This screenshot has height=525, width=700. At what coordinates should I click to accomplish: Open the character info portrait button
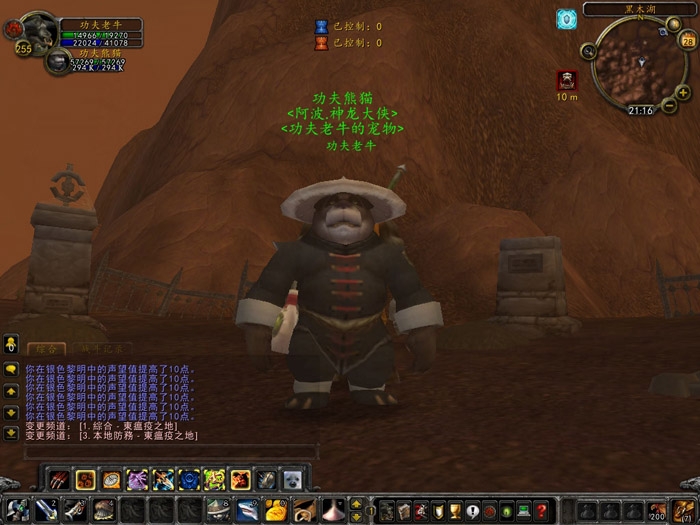388,510
